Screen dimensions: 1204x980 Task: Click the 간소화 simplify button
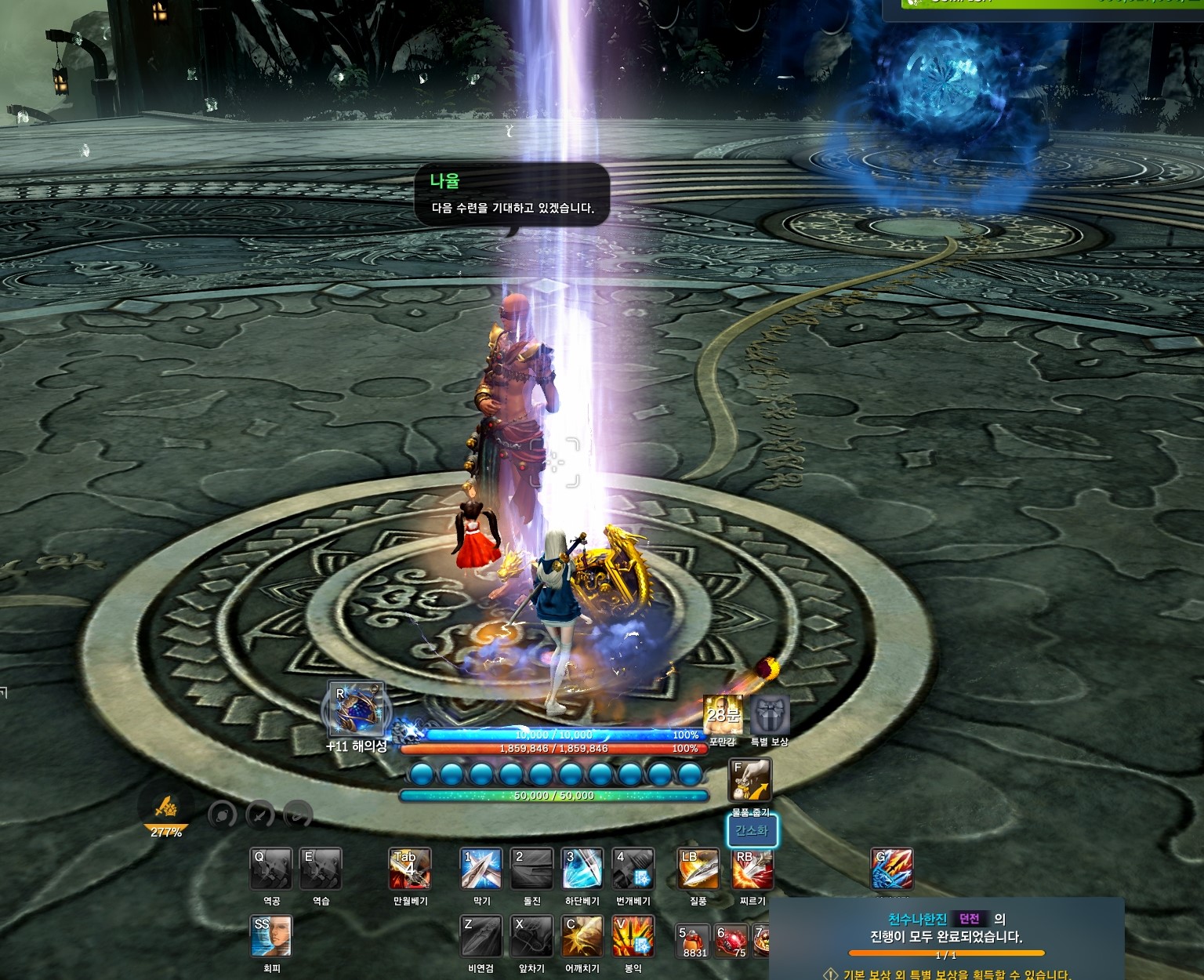pyautogui.click(x=752, y=831)
